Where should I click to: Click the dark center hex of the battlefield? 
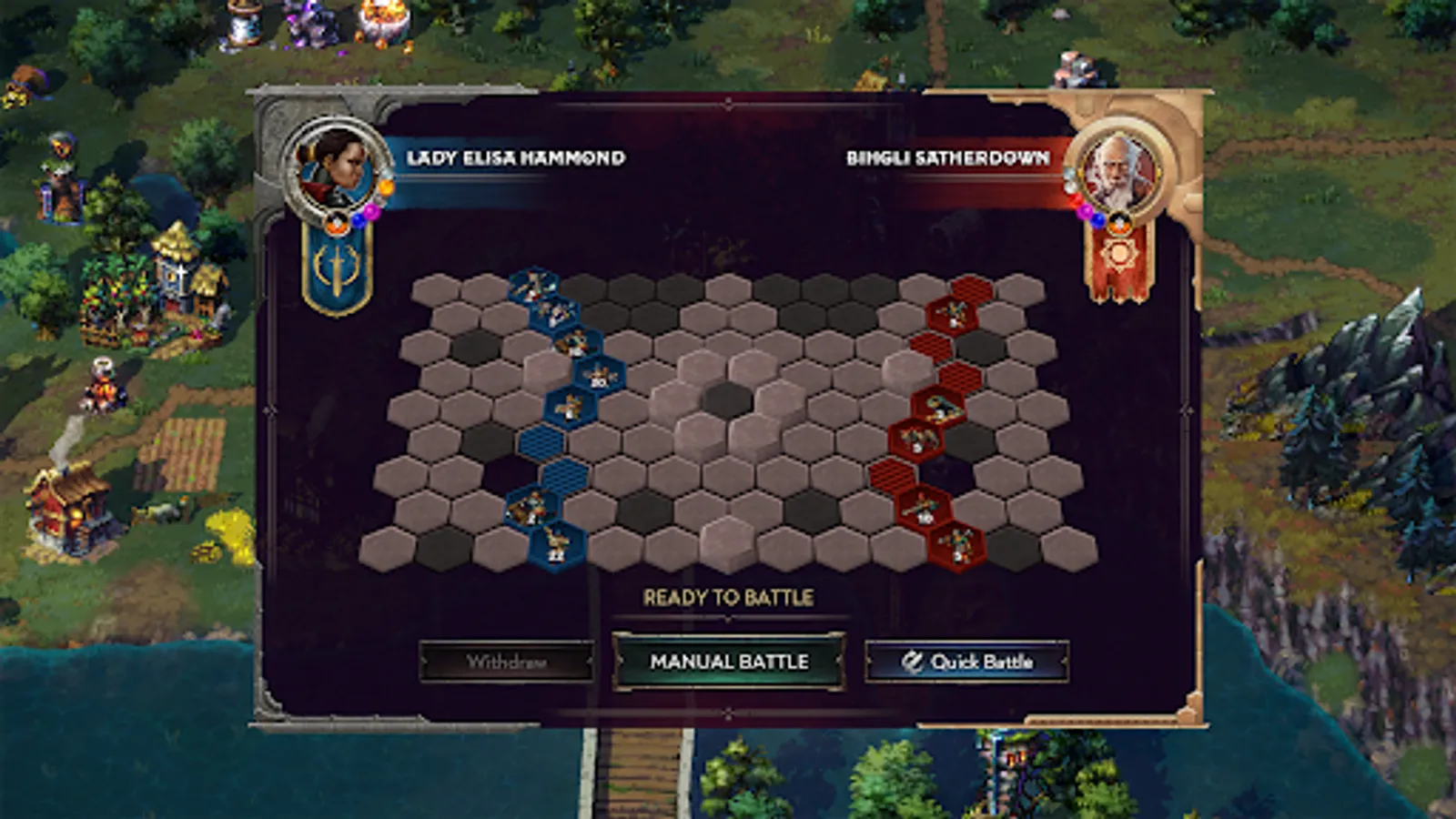tap(728, 397)
